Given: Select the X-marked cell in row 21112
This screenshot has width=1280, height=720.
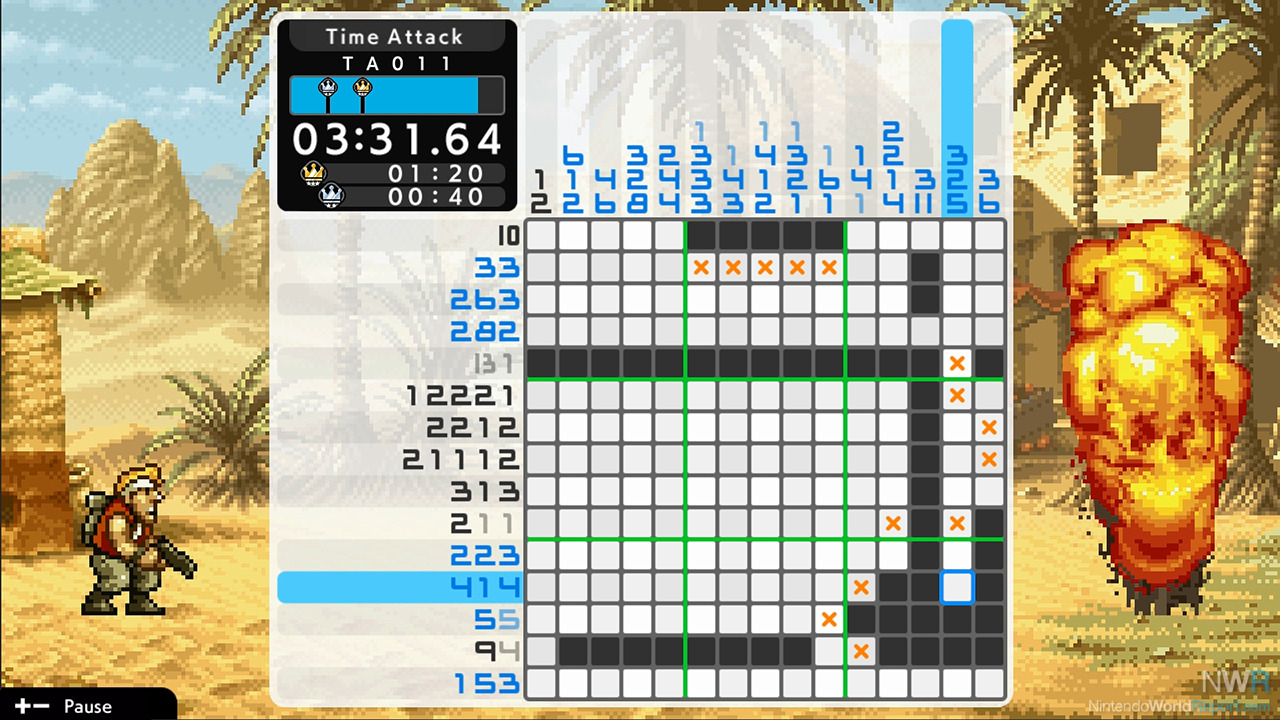Looking at the screenshot, I should [x=989, y=459].
